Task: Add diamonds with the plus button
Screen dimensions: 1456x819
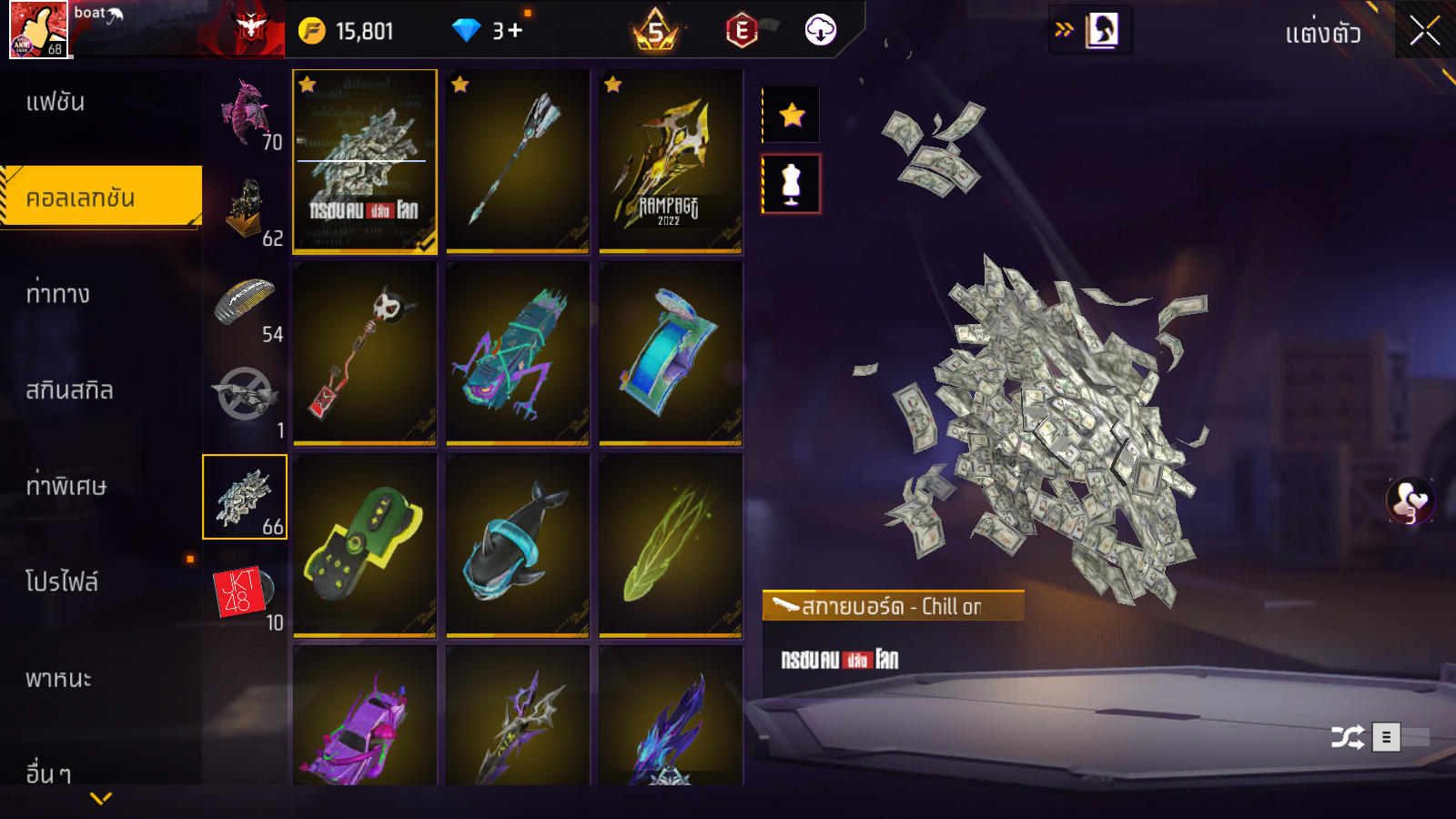Action: (516, 31)
